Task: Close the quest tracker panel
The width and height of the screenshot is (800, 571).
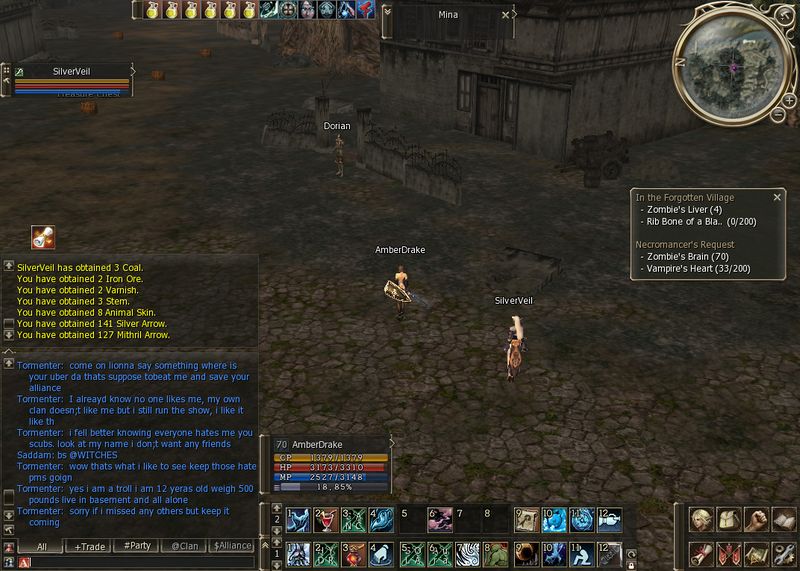Action: click(x=777, y=196)
